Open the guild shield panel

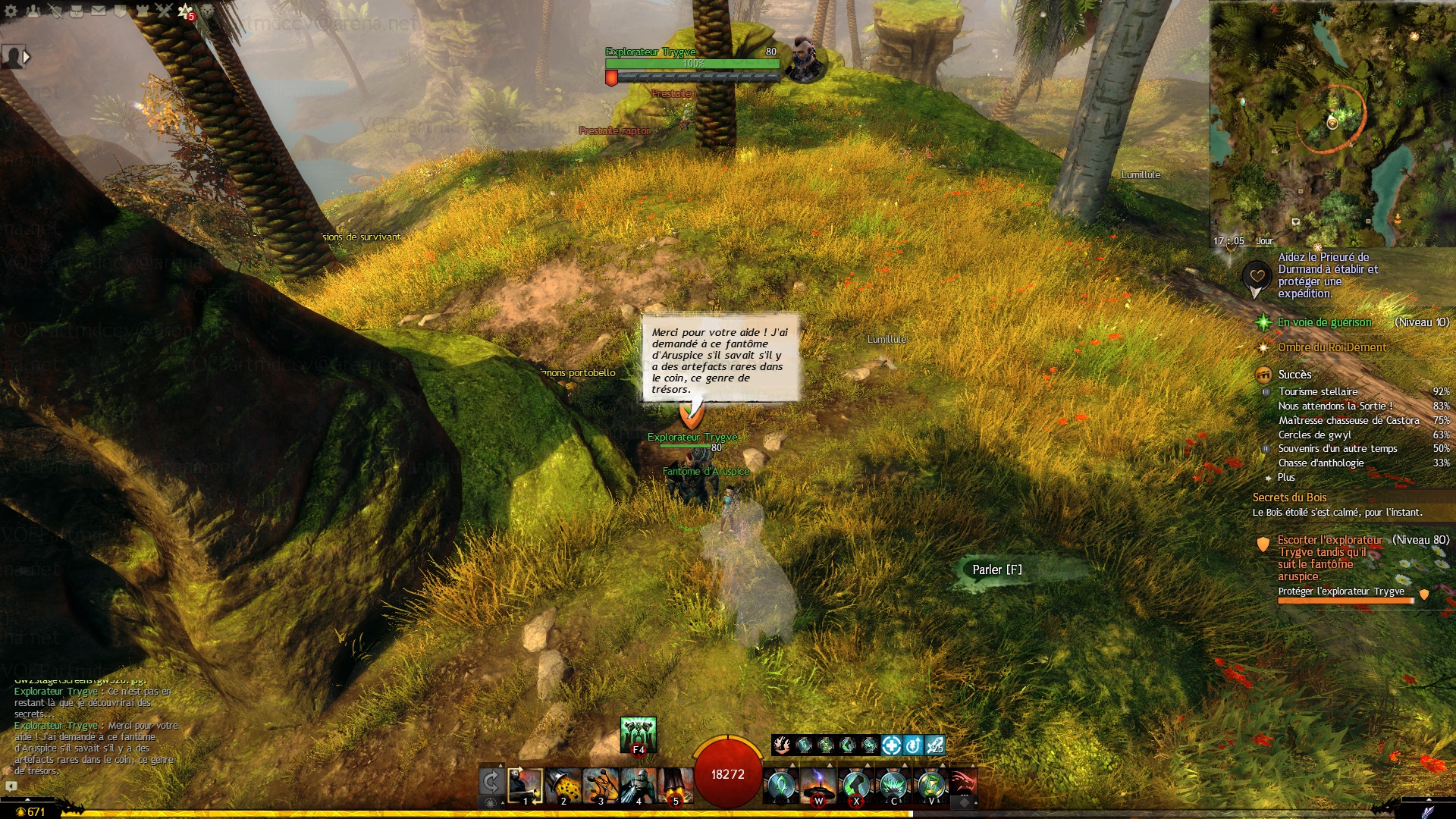pos(121,11)
